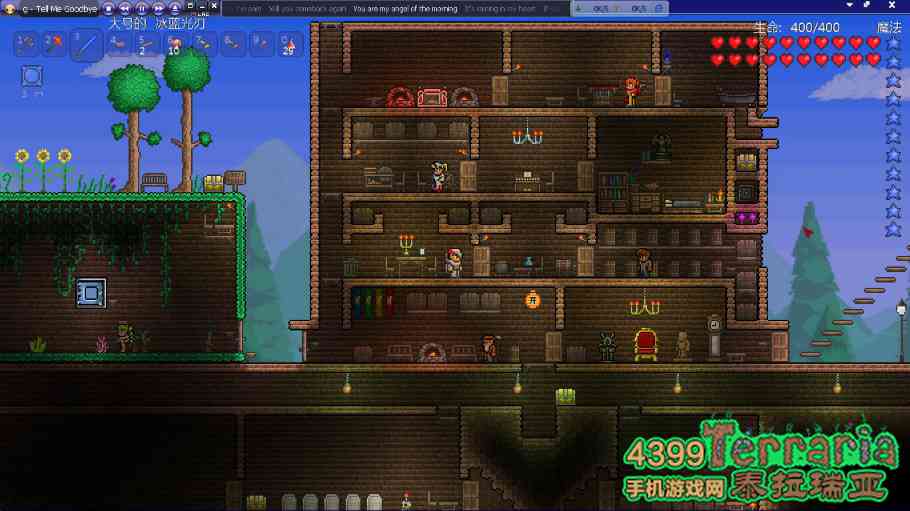The image size is (910, 511).
Task: Select the stack of 29 in the last hotbar slot
Action: (x=289, y=44)
